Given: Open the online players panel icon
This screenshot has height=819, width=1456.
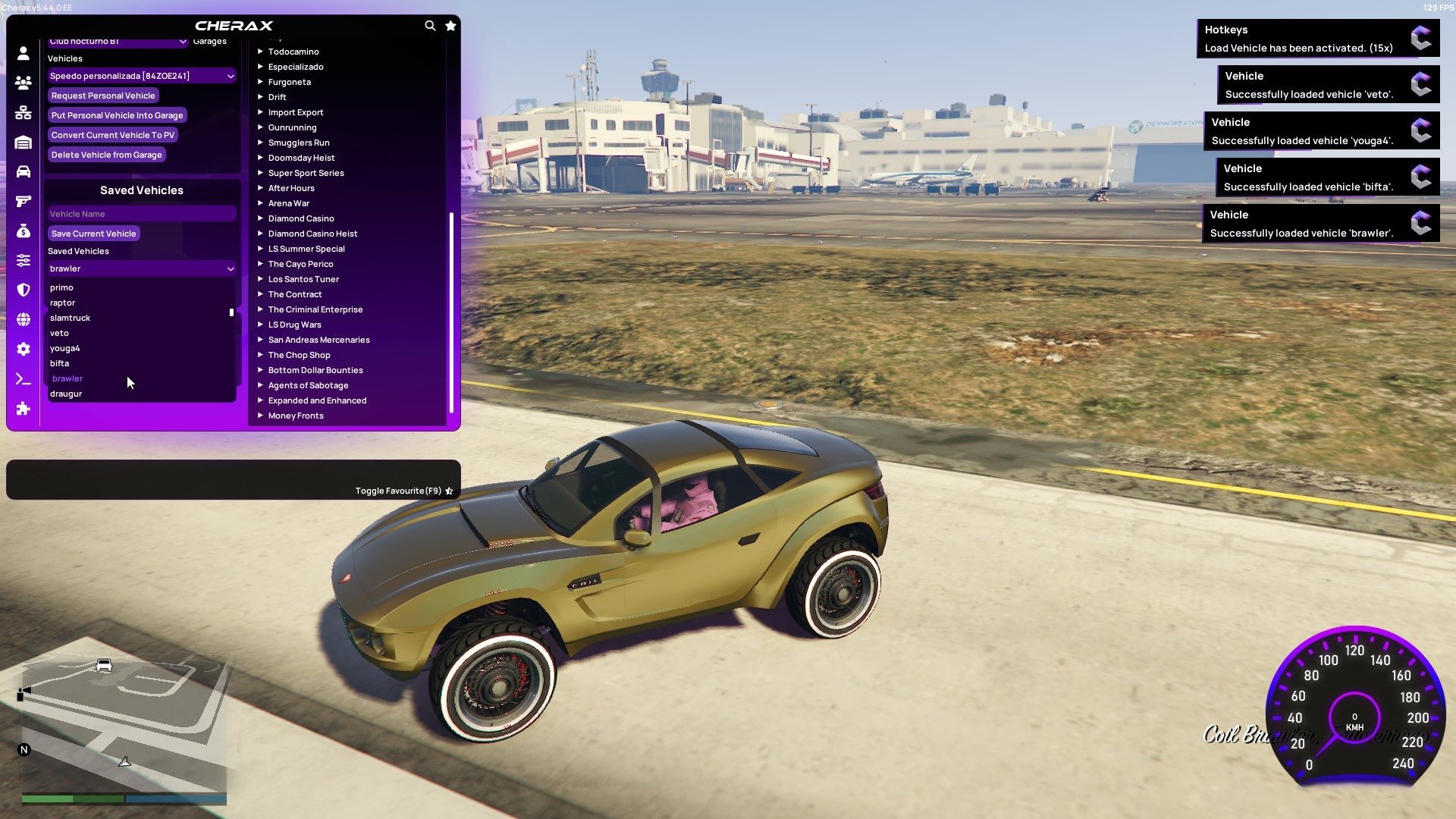Looking at the screenshot, I should [23, 83].
